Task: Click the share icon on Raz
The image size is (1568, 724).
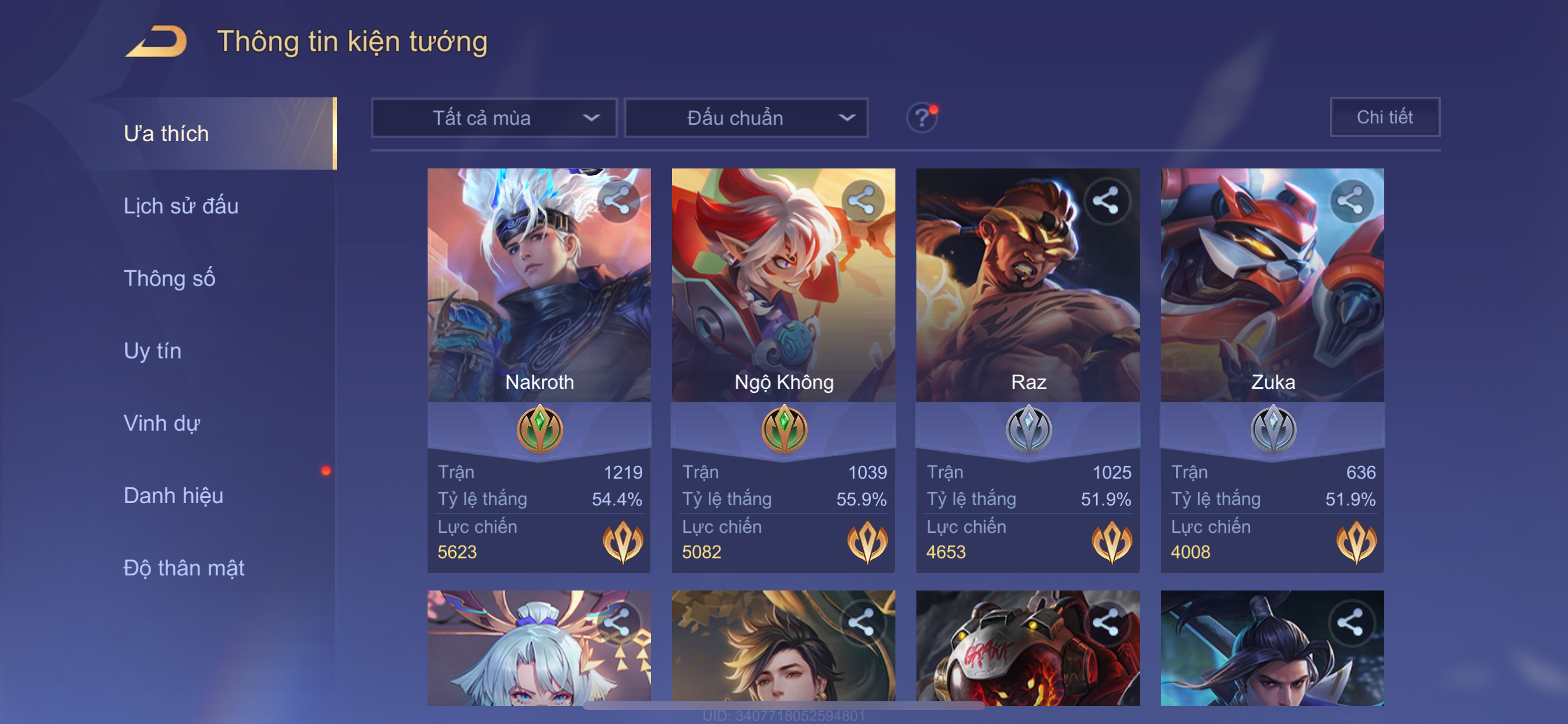Action: pyautogui.click(x=1106, y=201)
